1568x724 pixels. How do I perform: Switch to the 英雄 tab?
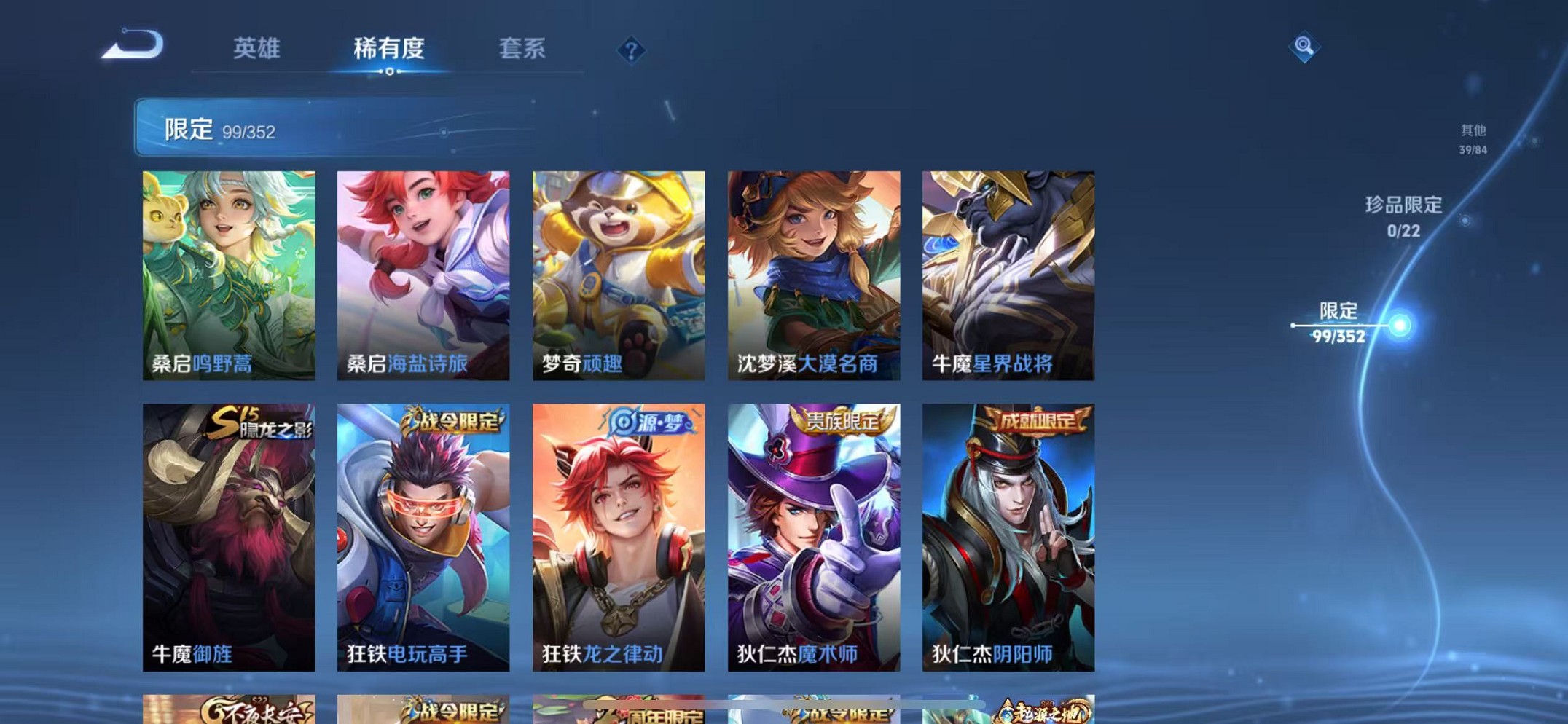257,47
